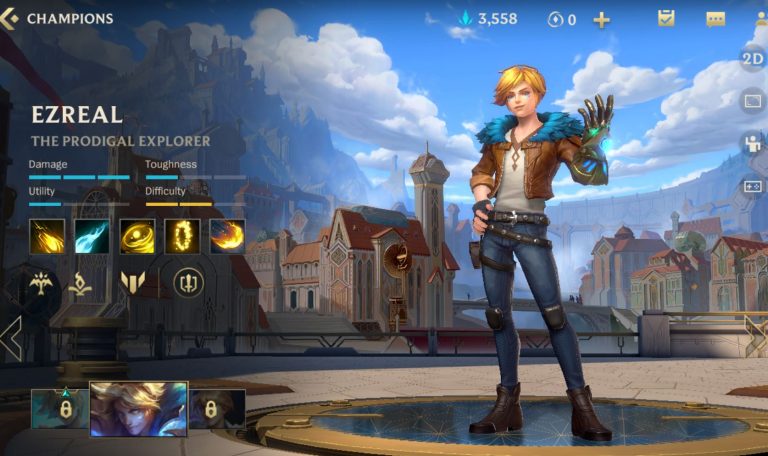Go back from the Champions screen
The image size is (768, 456).
[10, 18]
